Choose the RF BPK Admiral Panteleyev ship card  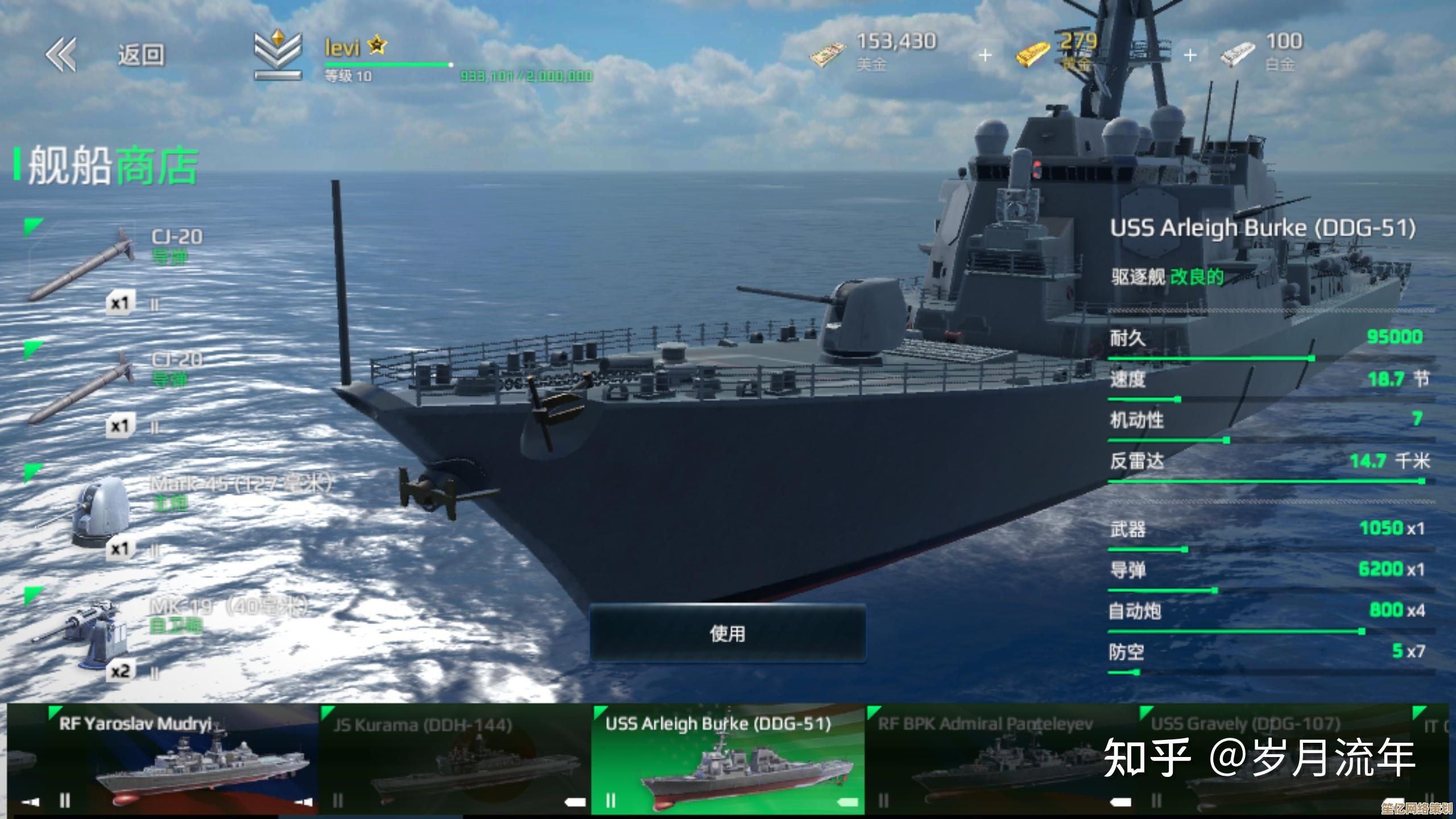1001,759
